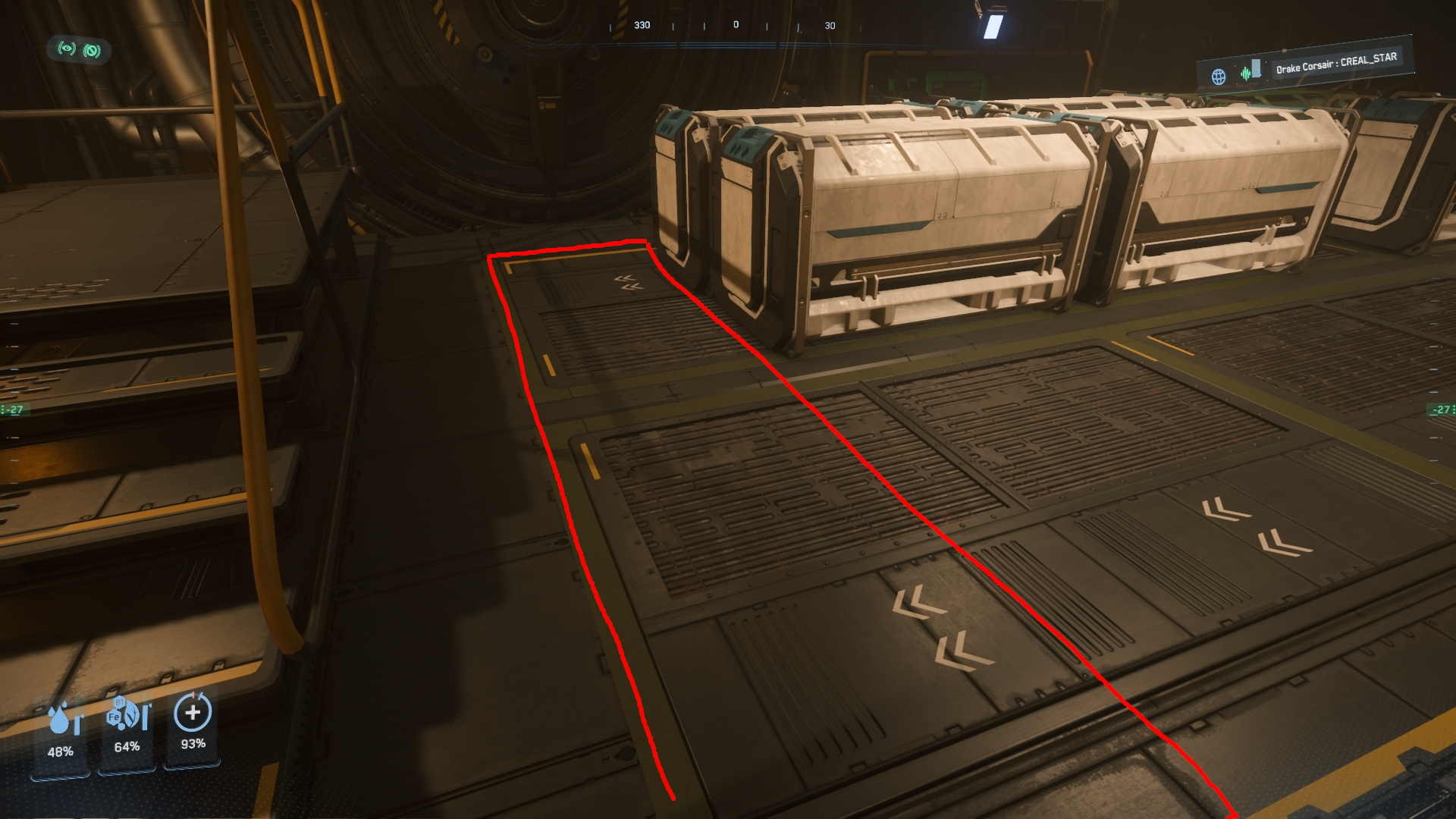1456x819 pixels.
Task: Click the 330 heading on the compass bar
Action: 643,25
